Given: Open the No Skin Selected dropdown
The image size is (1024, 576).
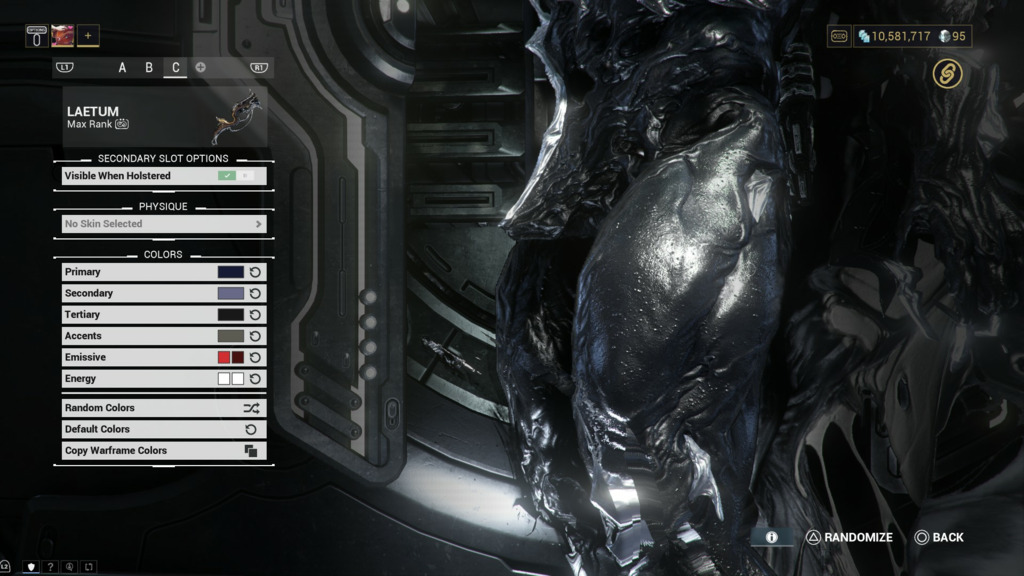Looking at the screenshot, I should pyautogui.click(x=163, y=224).
